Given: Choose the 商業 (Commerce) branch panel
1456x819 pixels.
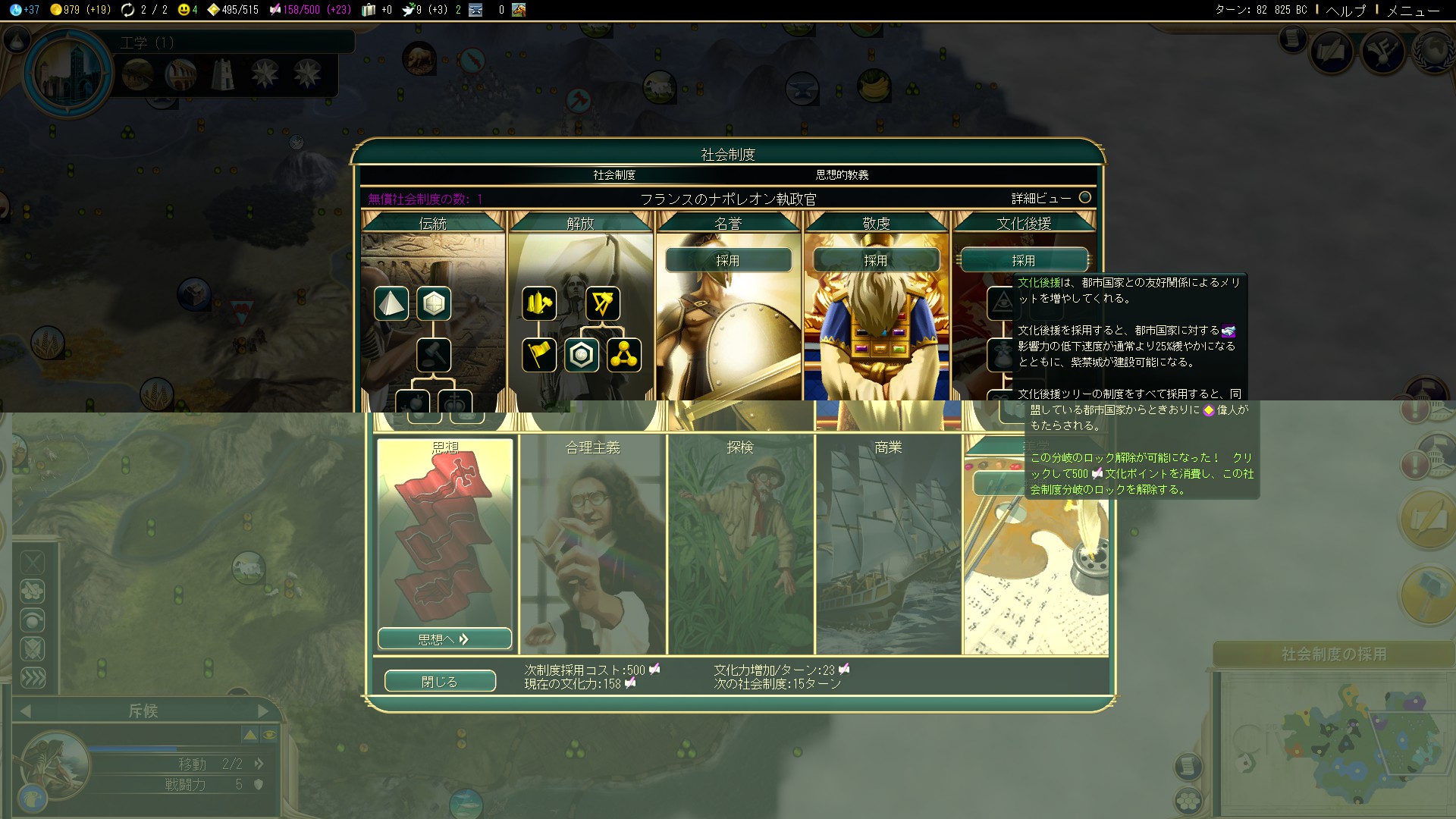Looking at the screenshot, I should pyautogui.click(x=888, y=542).
